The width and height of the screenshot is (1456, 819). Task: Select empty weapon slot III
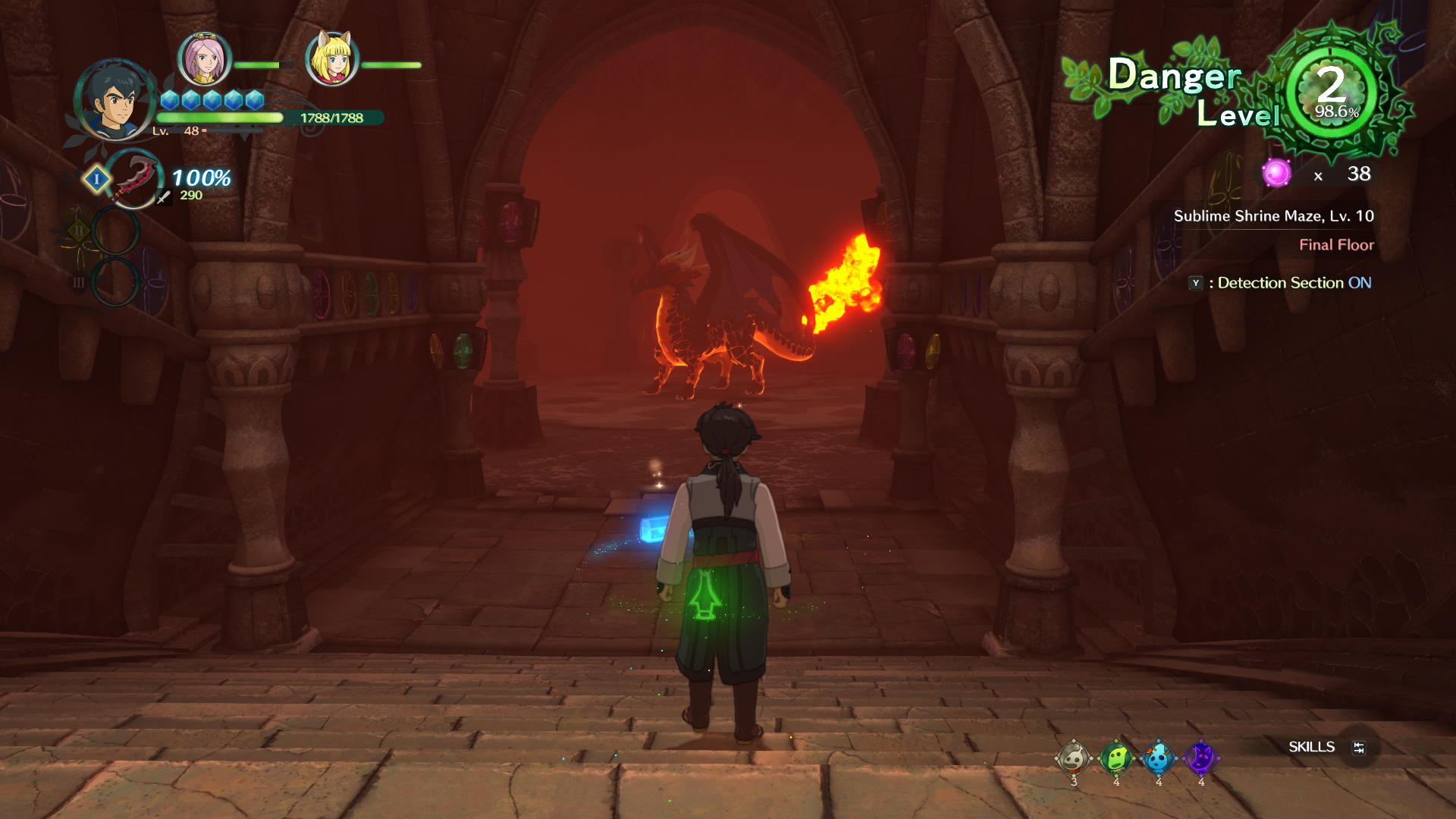tap(115, 281)
